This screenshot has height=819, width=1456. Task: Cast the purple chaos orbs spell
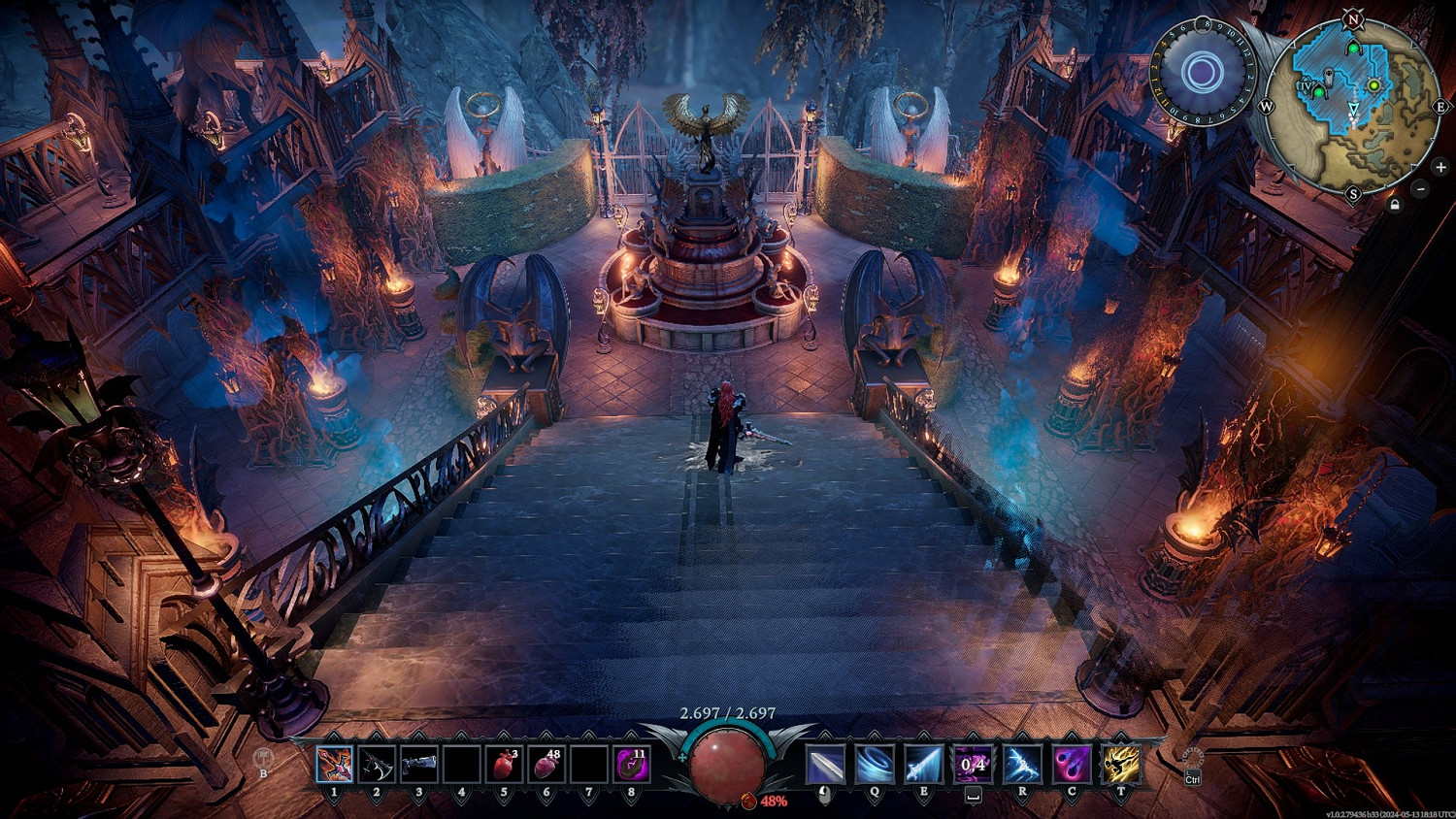click(x=1072, y=765)
